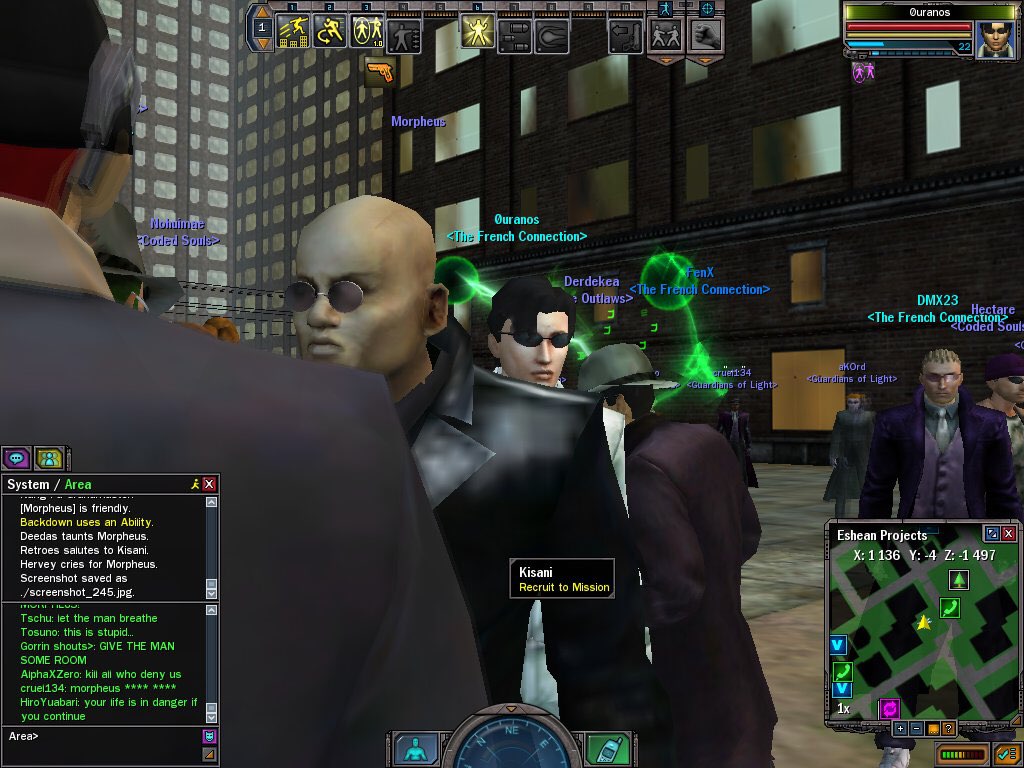This screenshot has height=768, width=1024.
Task: Select the handgun ability in slot 10
Action: pos(625,36)
